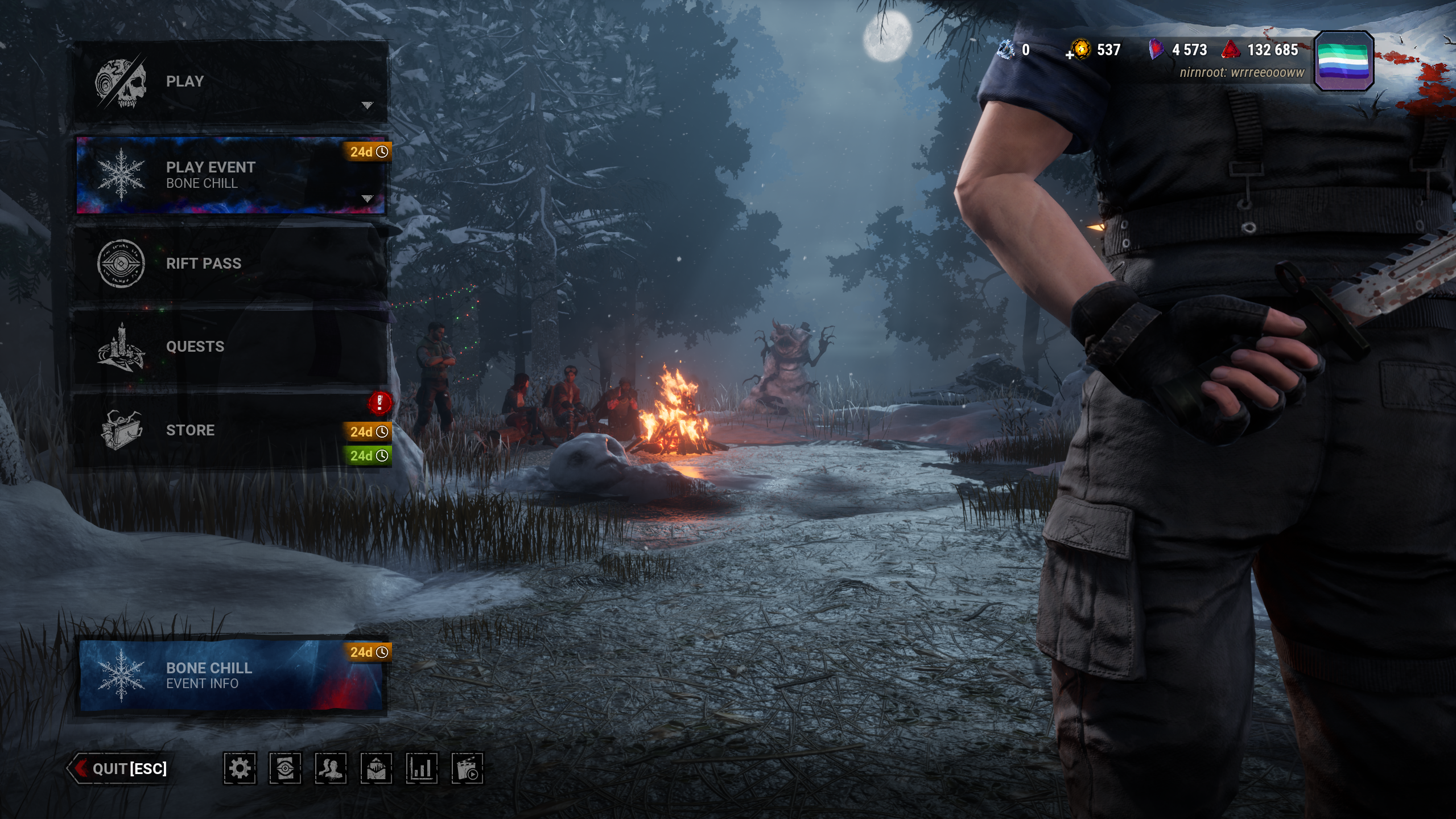1456x819 pixels.
Task: Select Play Event Bone Chill
Action: click(x=230, y=175)
